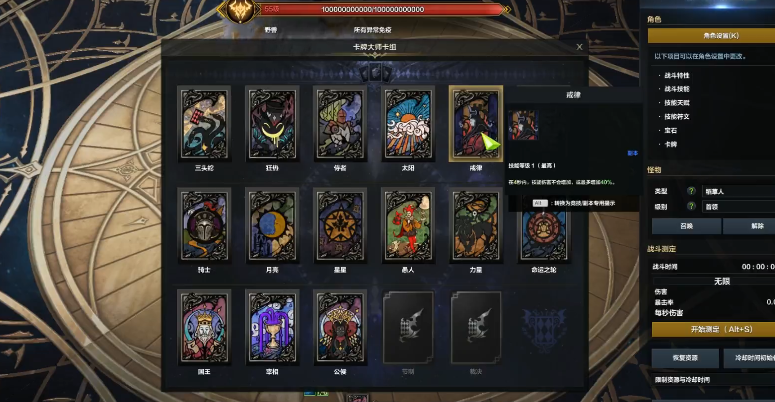Open the monster 级别 dropdown
Screen dimensions: 775x402
click(x=737, y=207)
